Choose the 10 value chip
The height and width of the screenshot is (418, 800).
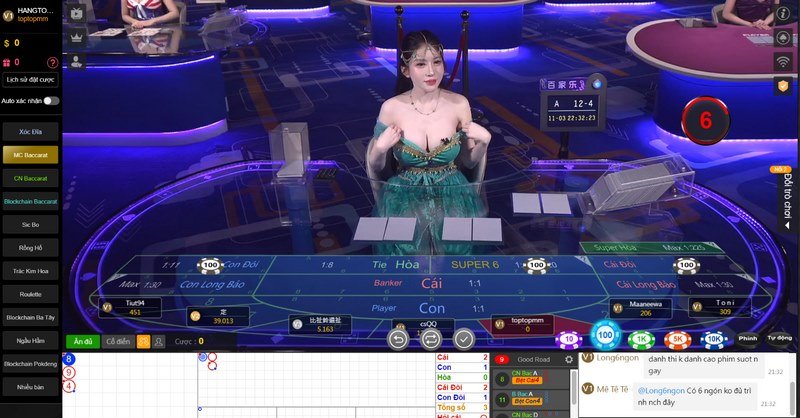click(569, 339)
